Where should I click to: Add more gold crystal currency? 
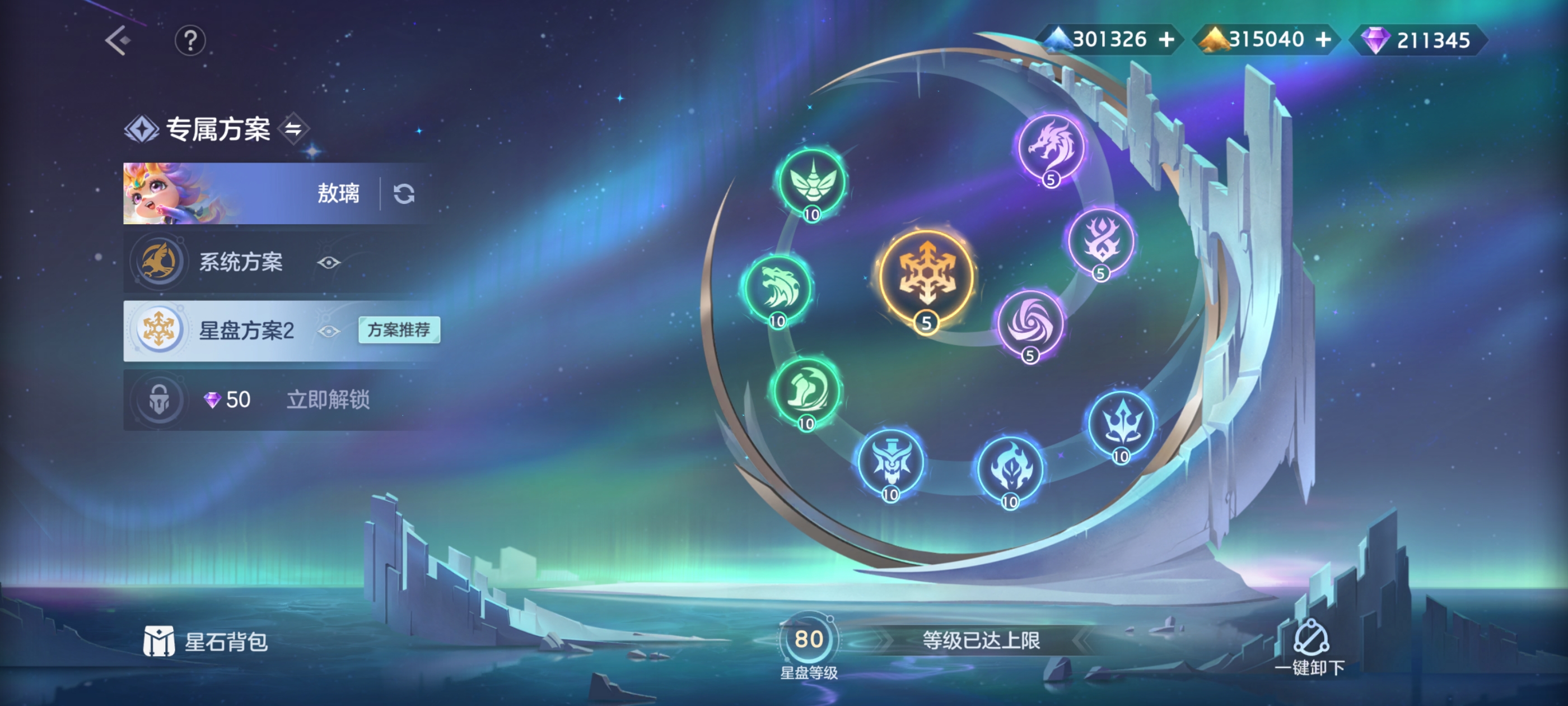(1323, 40)
